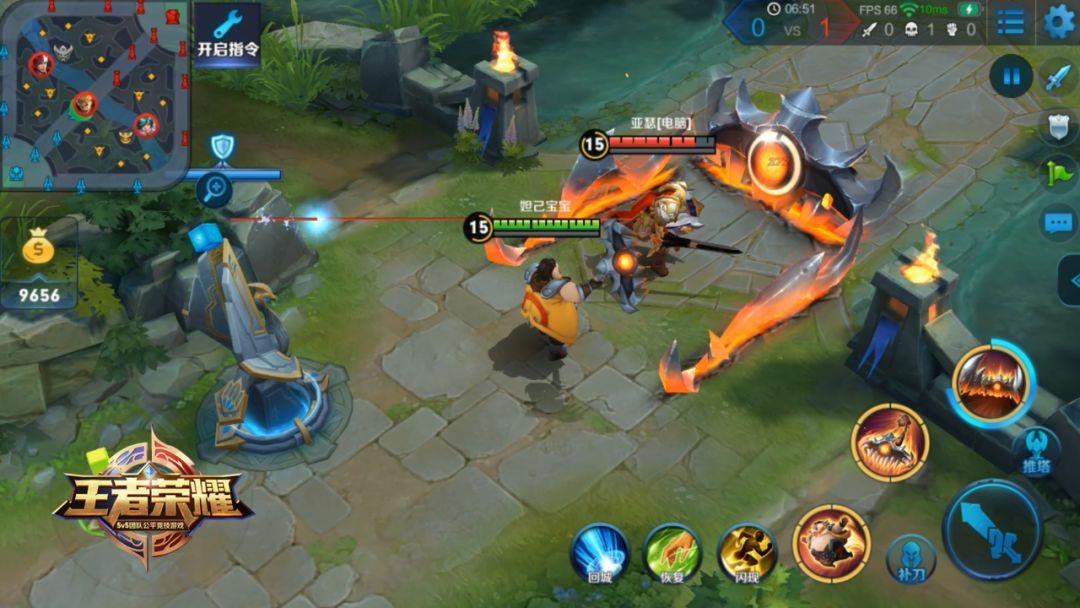Activate the 回城 recall ability

(599, 552)
